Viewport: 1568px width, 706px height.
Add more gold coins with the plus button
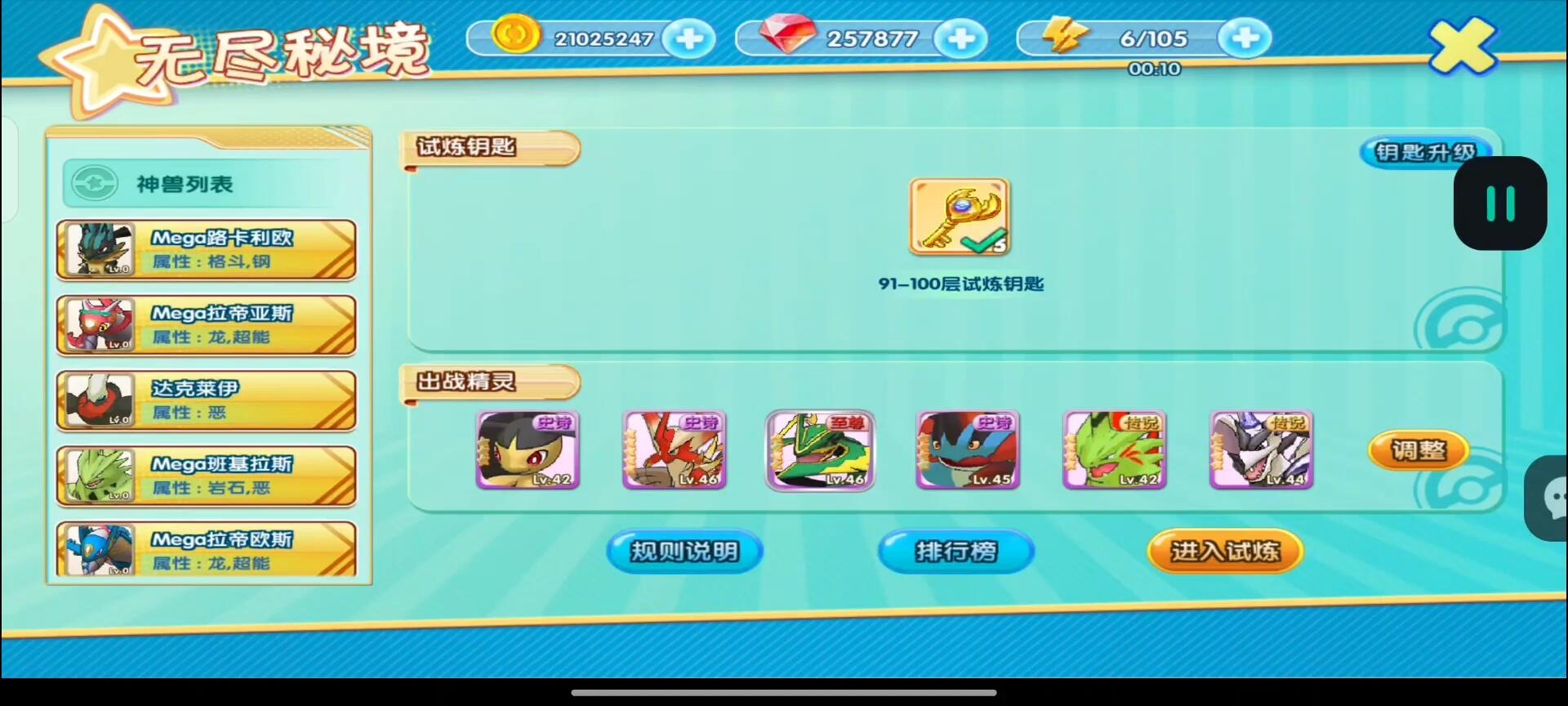pyautogui.click(x=689, y=38)
